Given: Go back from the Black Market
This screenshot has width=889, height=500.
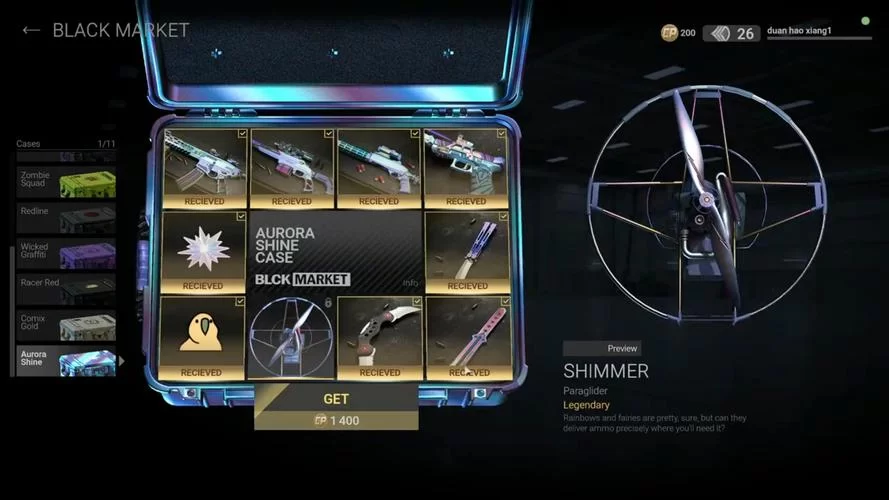Looking at the screenshot, I should [x=31, y=30].
